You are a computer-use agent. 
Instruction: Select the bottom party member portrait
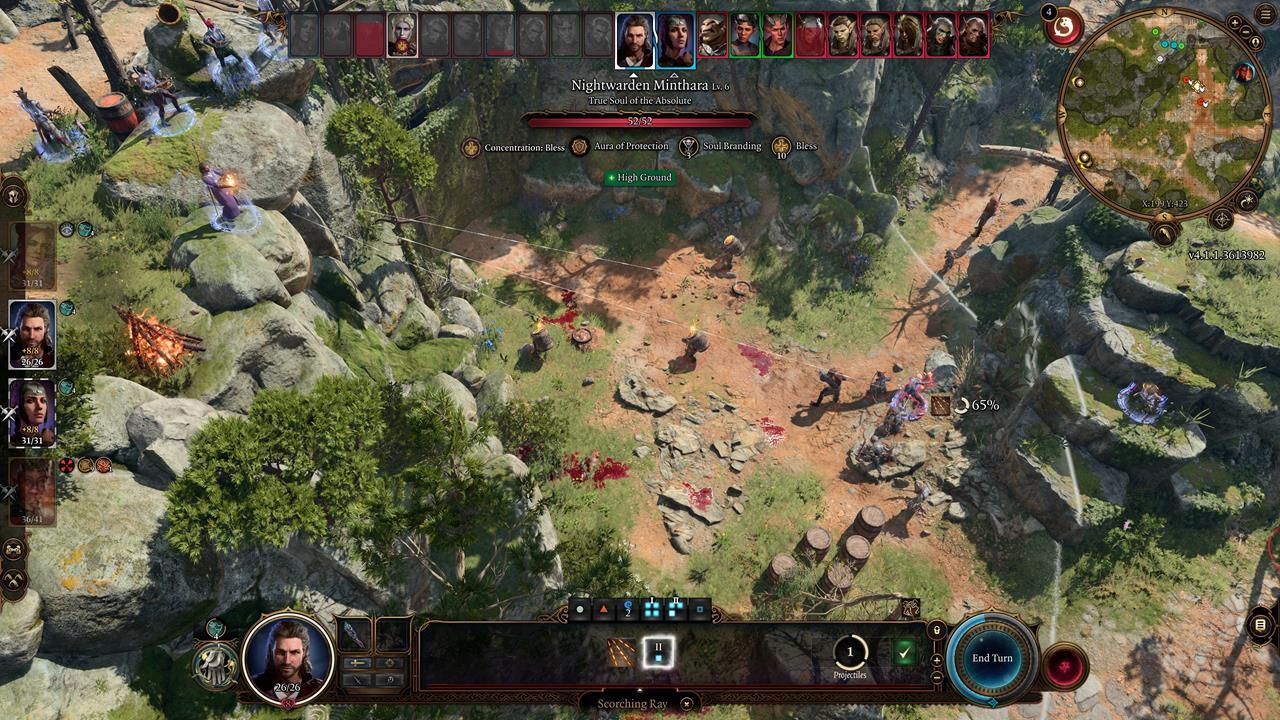[32, 491]
